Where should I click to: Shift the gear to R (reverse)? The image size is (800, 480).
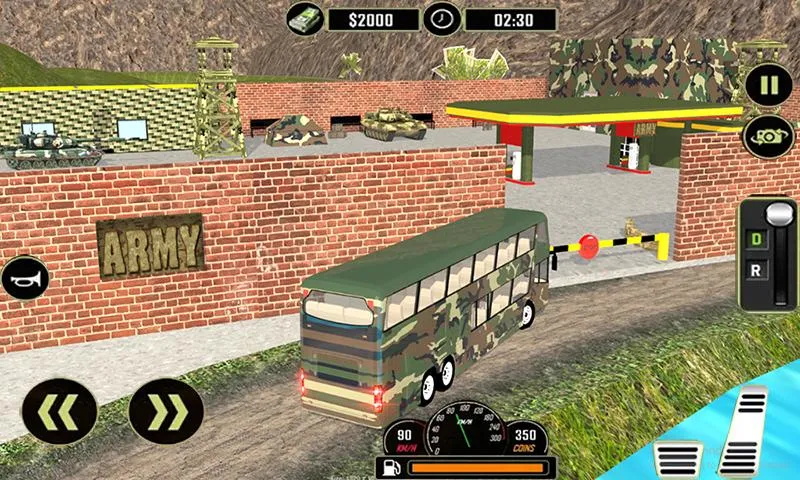(x=756, y=269)
